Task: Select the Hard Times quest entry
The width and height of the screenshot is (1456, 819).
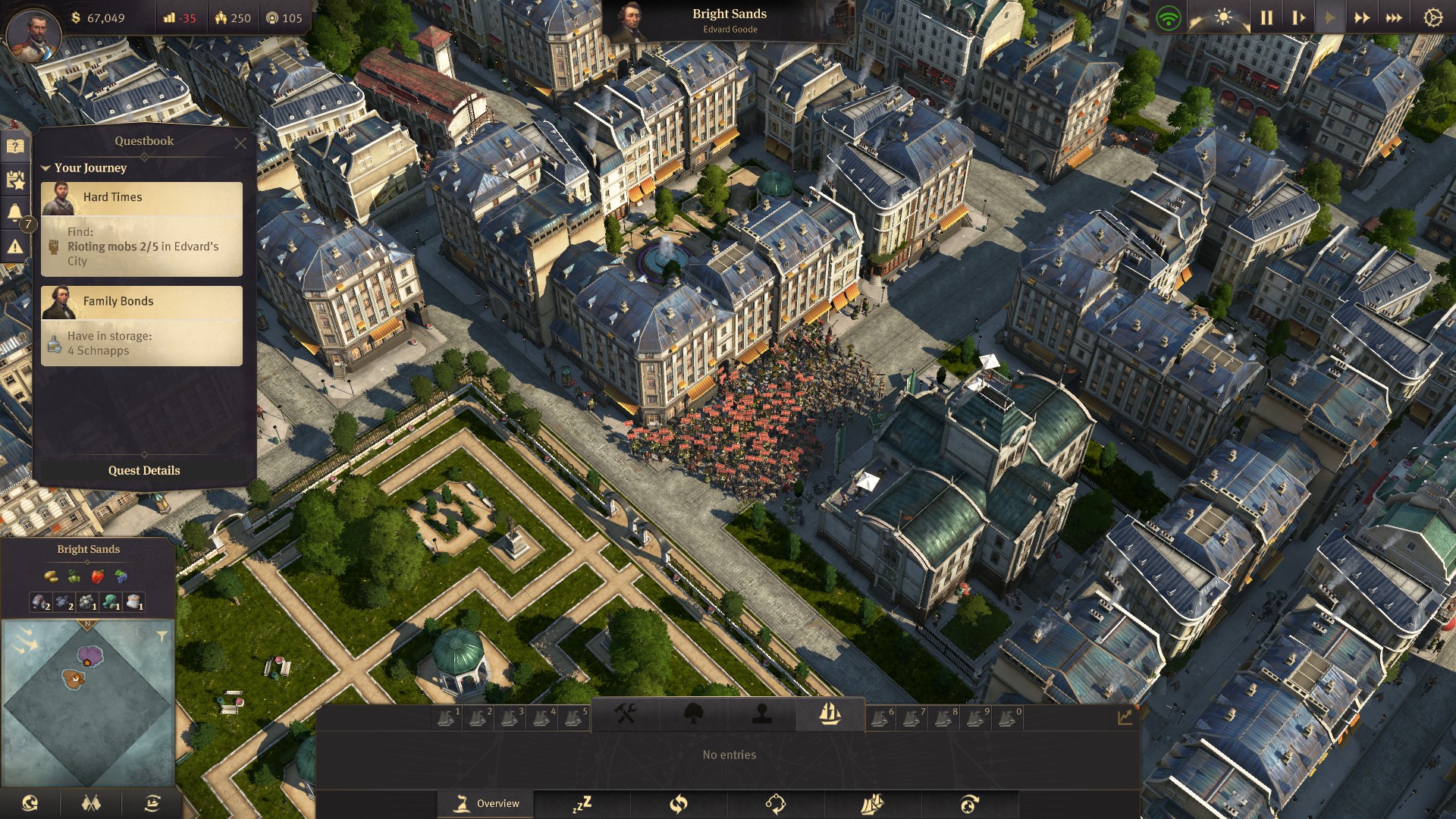Action: [142, 197]
